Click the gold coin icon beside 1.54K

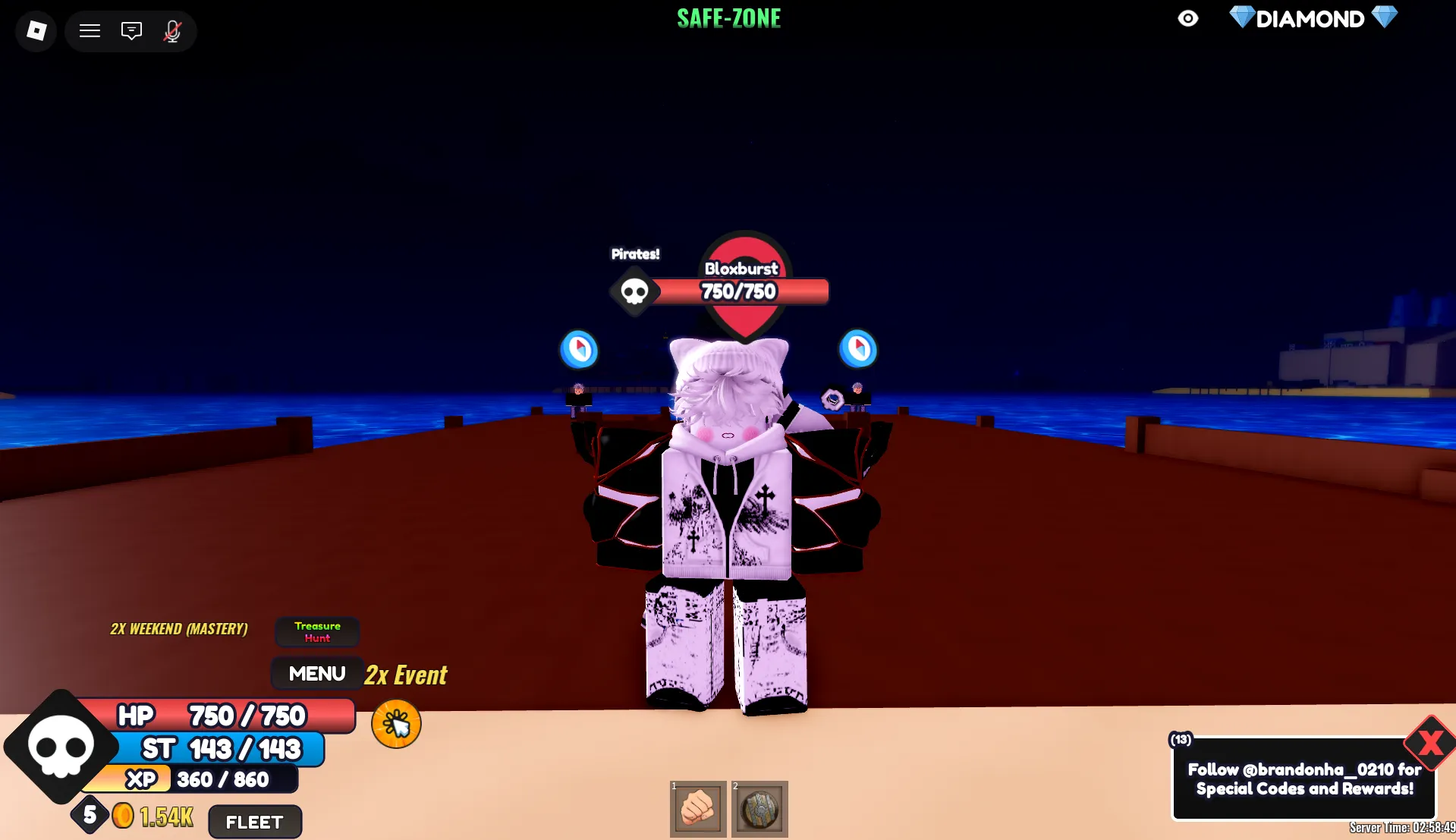[x=123, y=815]
